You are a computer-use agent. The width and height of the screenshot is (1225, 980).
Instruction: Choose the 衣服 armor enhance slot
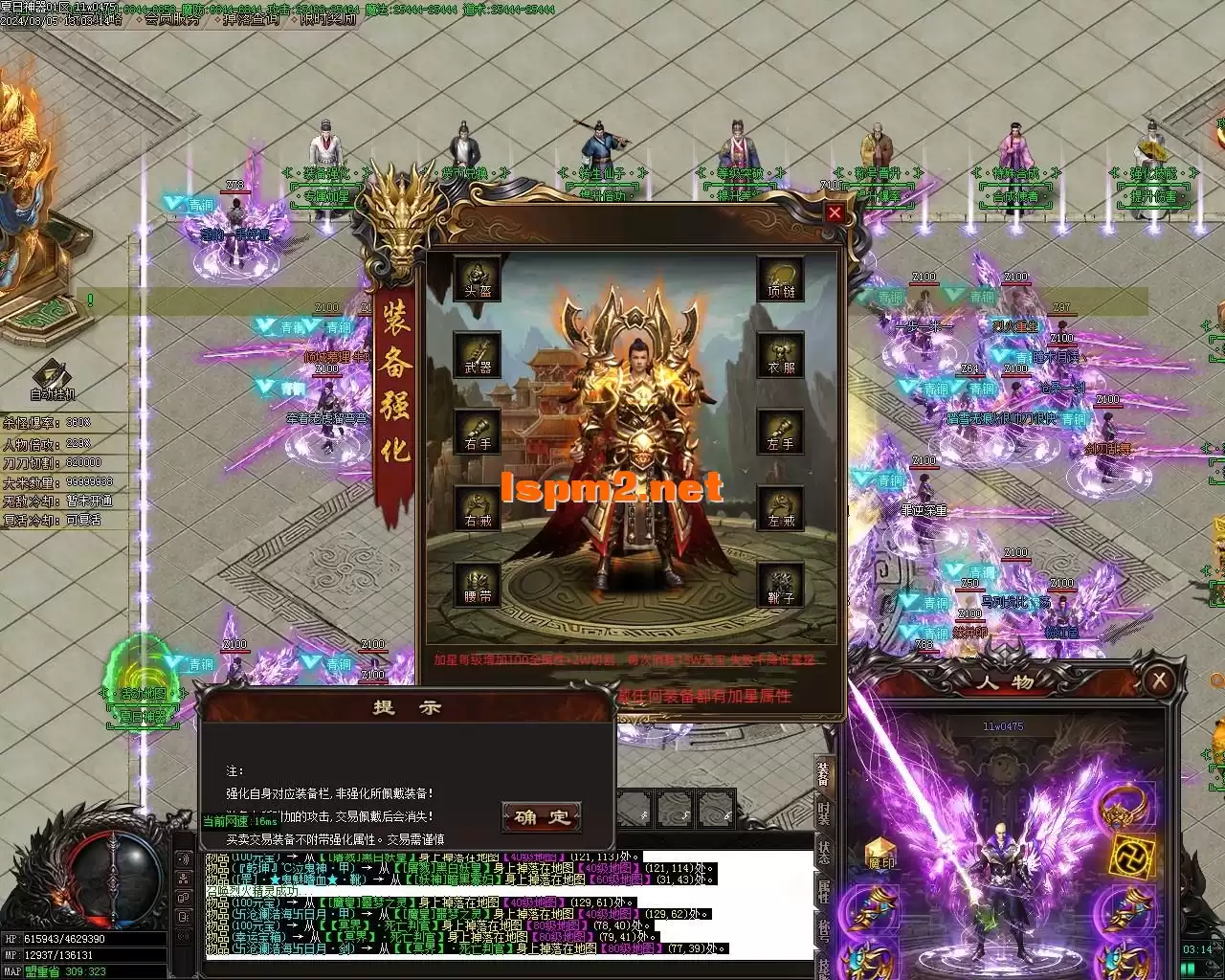tap(781, 355)
